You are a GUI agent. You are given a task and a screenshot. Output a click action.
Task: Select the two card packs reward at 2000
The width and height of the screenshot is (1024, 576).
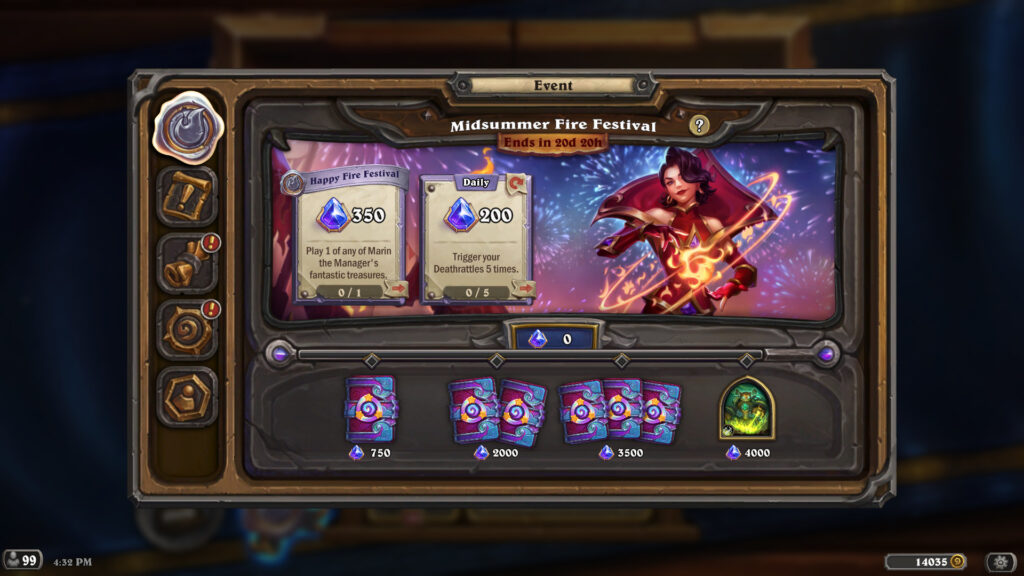[496, 410]
